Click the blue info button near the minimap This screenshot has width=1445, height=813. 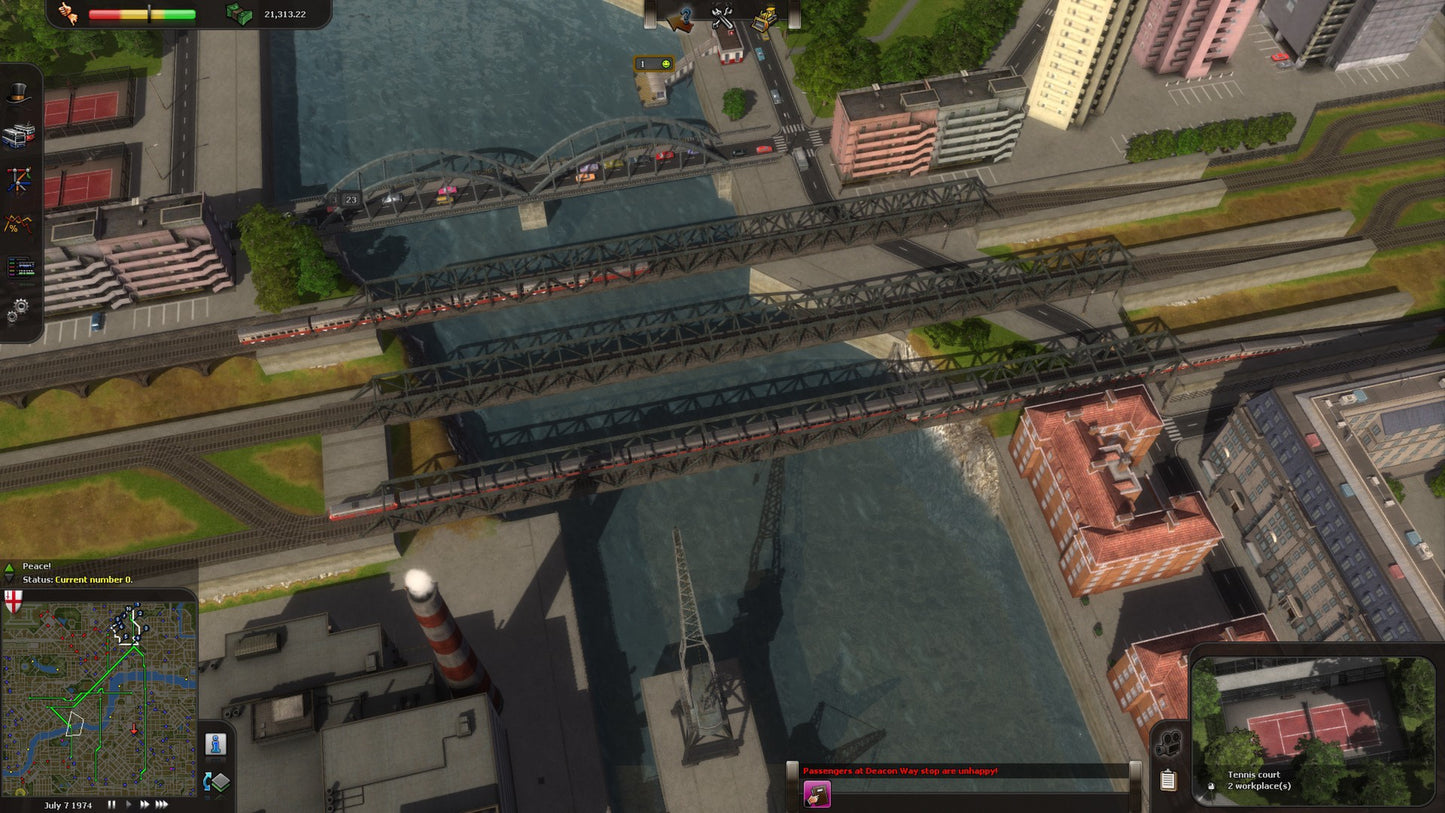pos(216,744)
